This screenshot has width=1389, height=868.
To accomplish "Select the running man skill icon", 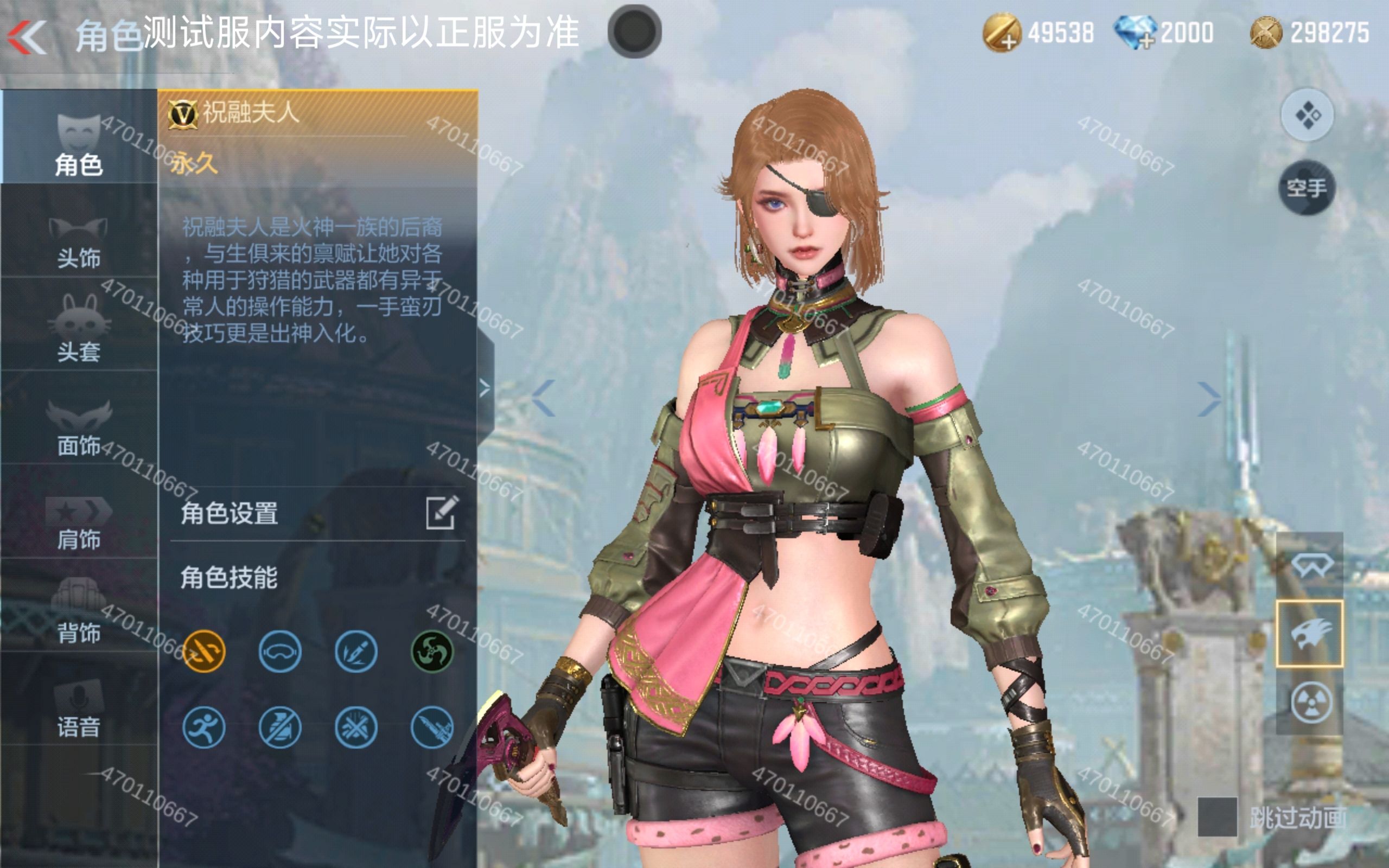I will click(x=204, y=728).
